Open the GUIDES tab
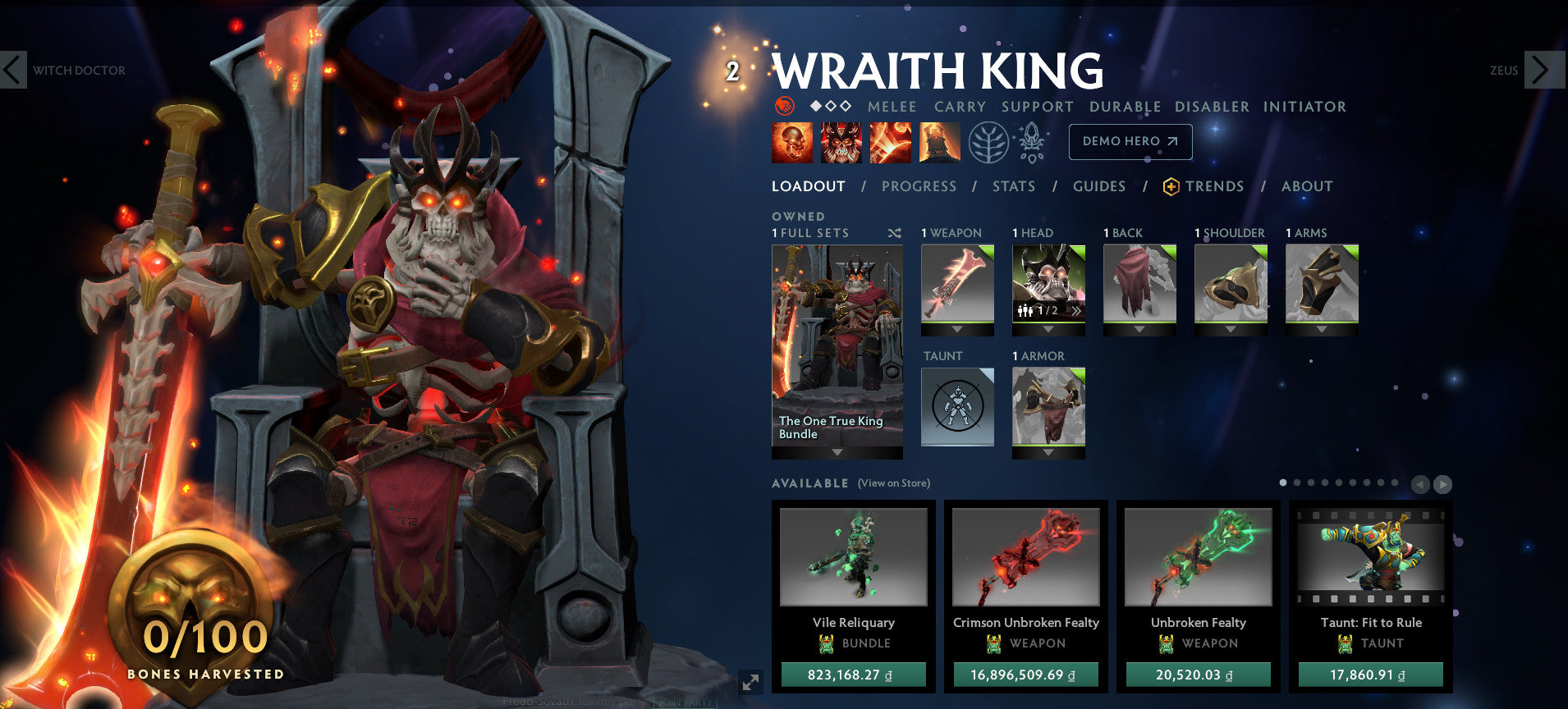This screenshot has width=1568, height=709. 1098,186
